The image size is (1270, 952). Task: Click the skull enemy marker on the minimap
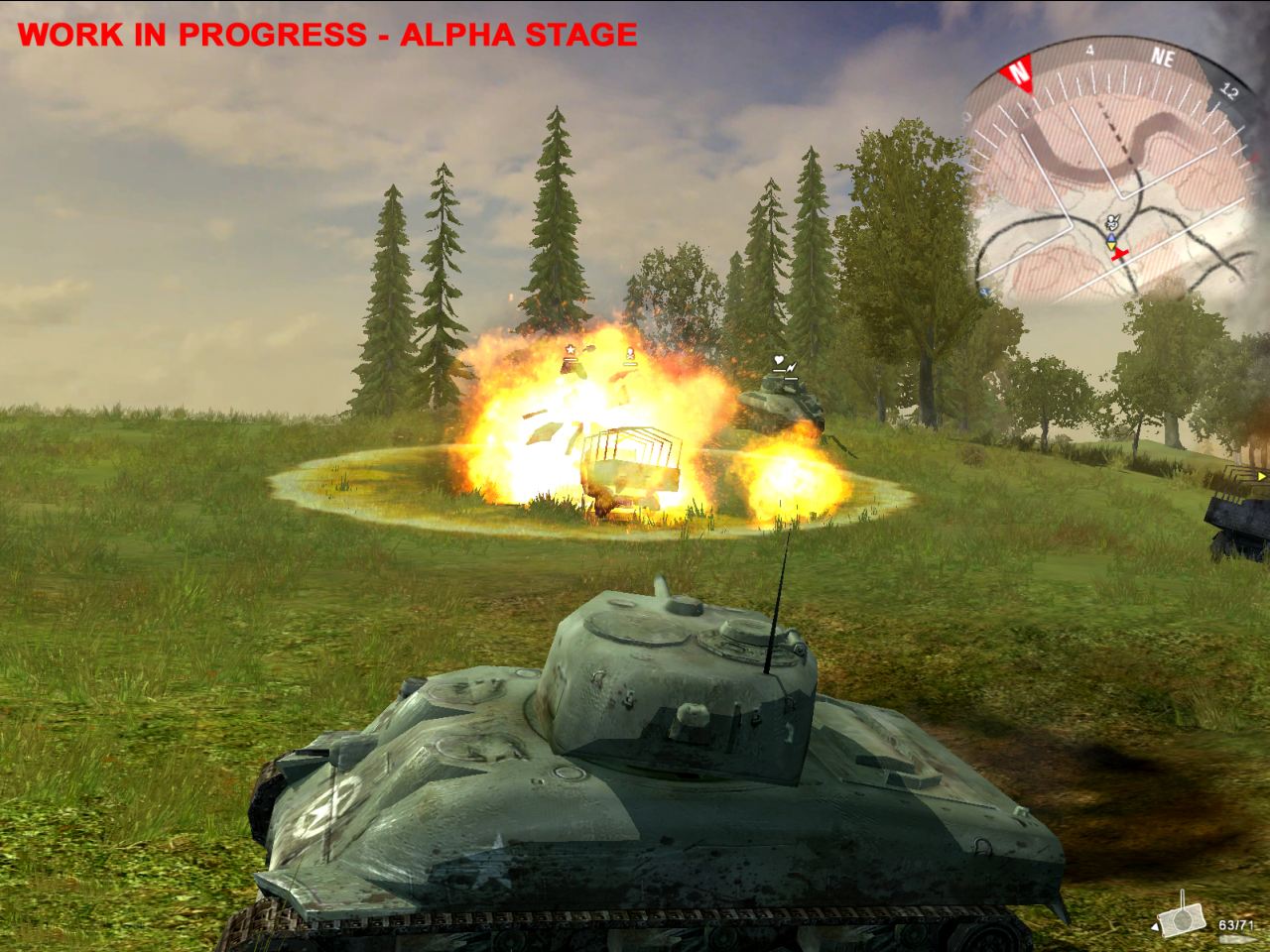pyautogui.click(x=1112, y=222)
